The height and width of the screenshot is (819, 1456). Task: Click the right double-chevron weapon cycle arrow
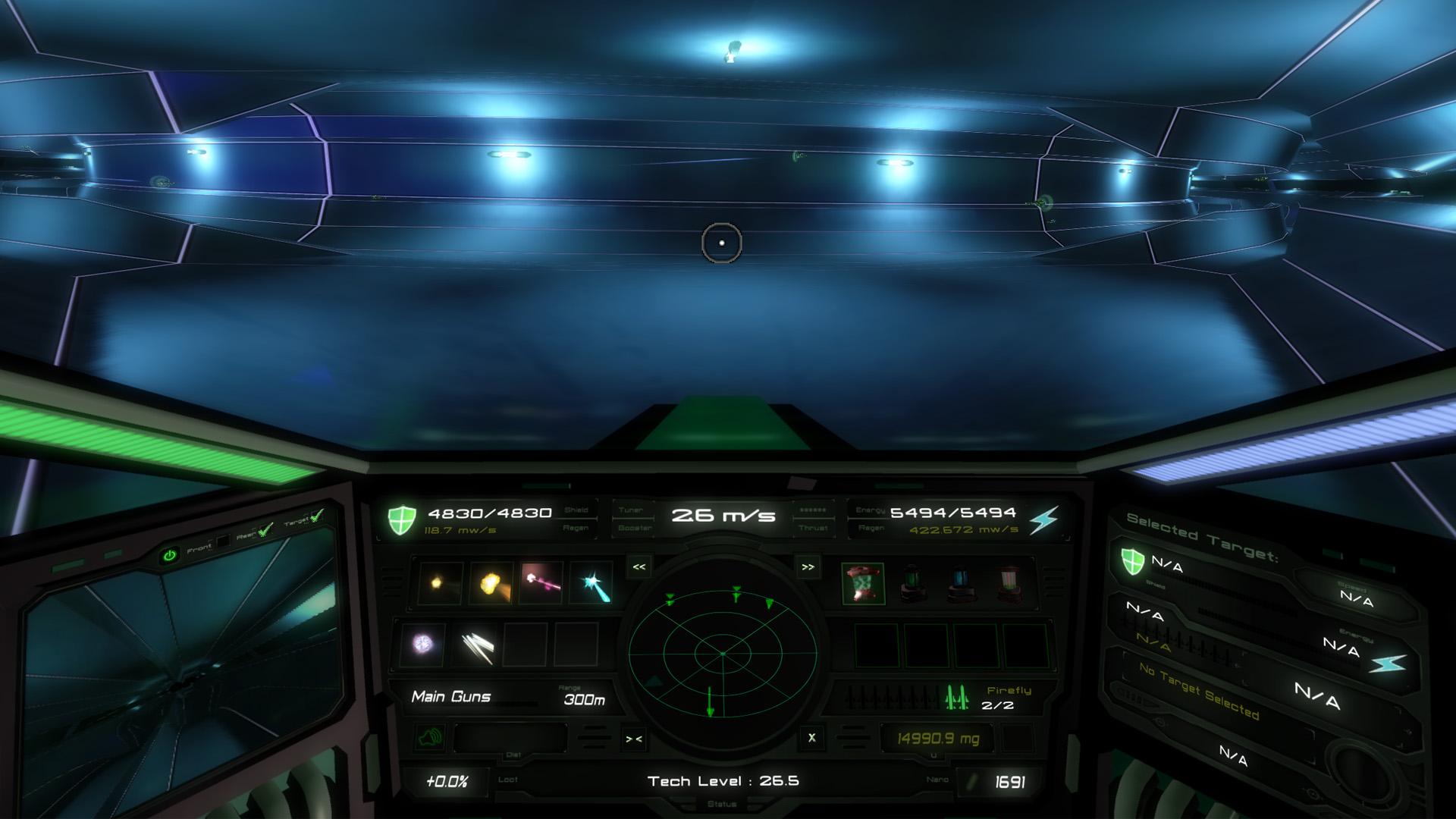pos(807,568)
